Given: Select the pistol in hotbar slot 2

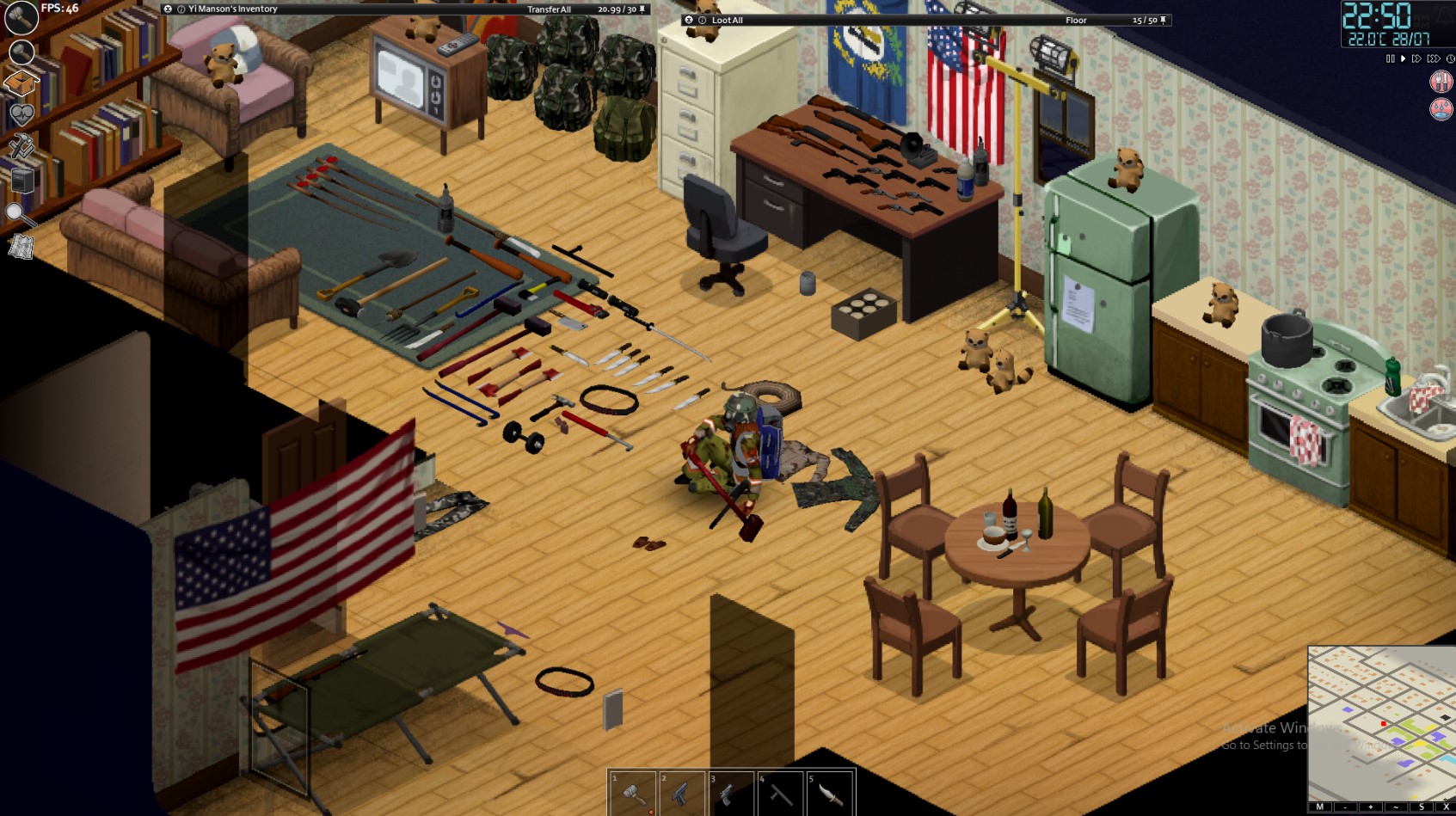Looking at the screenshot, I should [682, 793].
